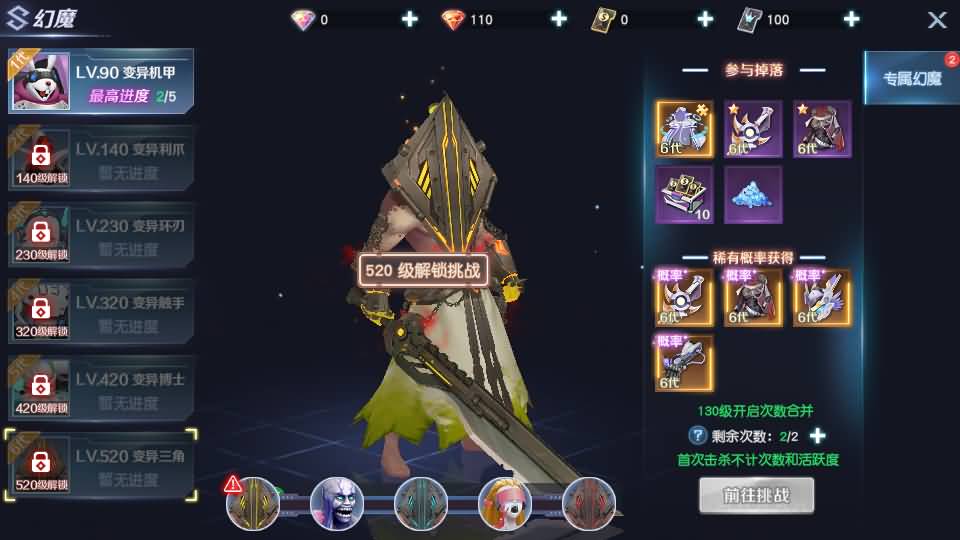Select locked LV.230 变异环刃 entry
The width and height of the screenshot is (960, 540).
pyautogui.click(x=100, y=237)
